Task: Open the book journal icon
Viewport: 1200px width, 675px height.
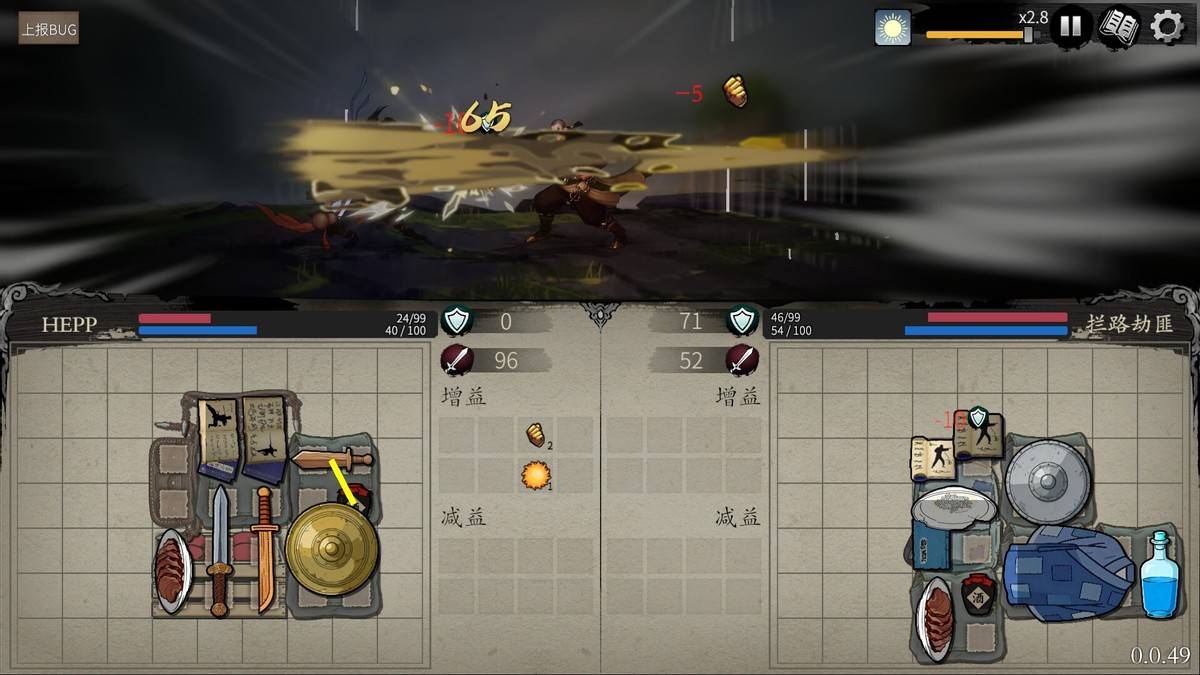Action: pos(1119,26)
